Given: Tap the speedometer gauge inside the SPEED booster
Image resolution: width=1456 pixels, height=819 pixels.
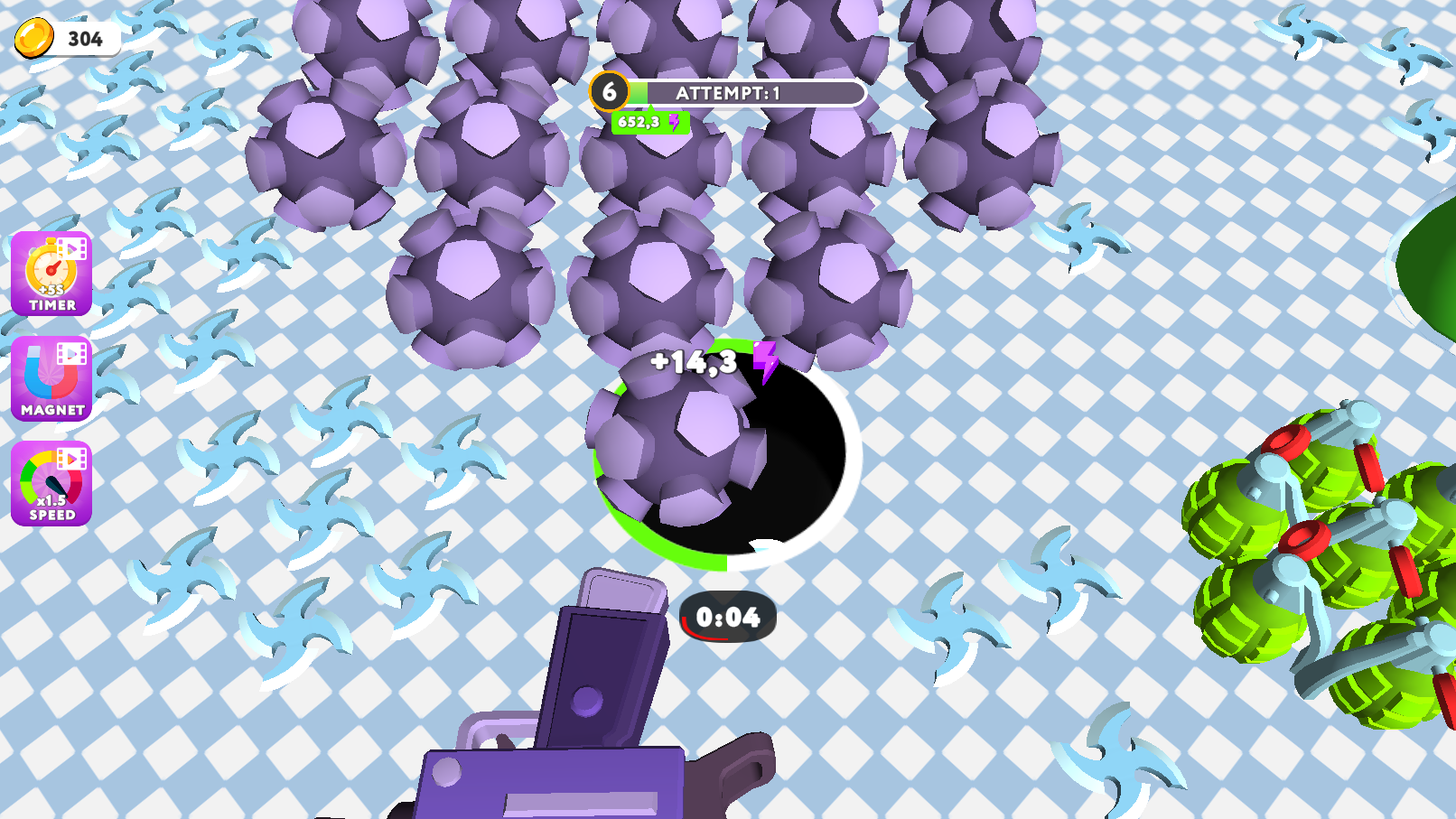Looking at the screenshot, I should point(50,479).
